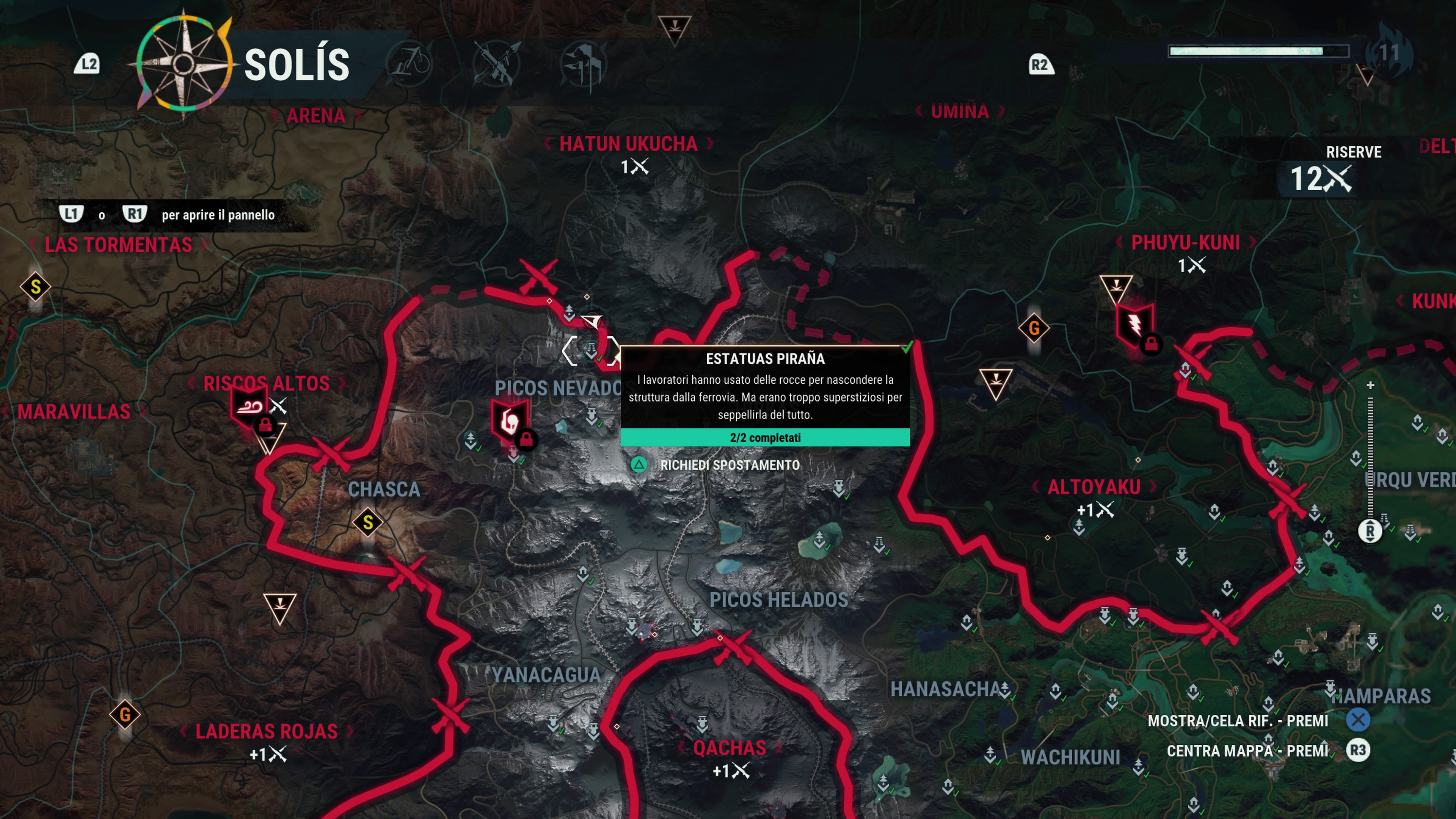Select the G diamond near Laderas Rojas
The width and height of the screenshot is (1456, 819).
click(x=125, y=714)
